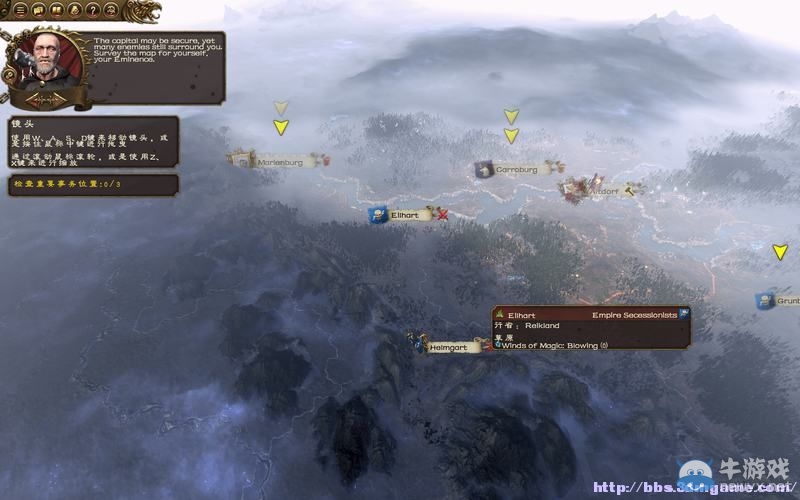This screenshot has width=800, height=500.
Task: Select the Eilhart settlement name banner
Action: pyautogui.click(x=404, y=214)
